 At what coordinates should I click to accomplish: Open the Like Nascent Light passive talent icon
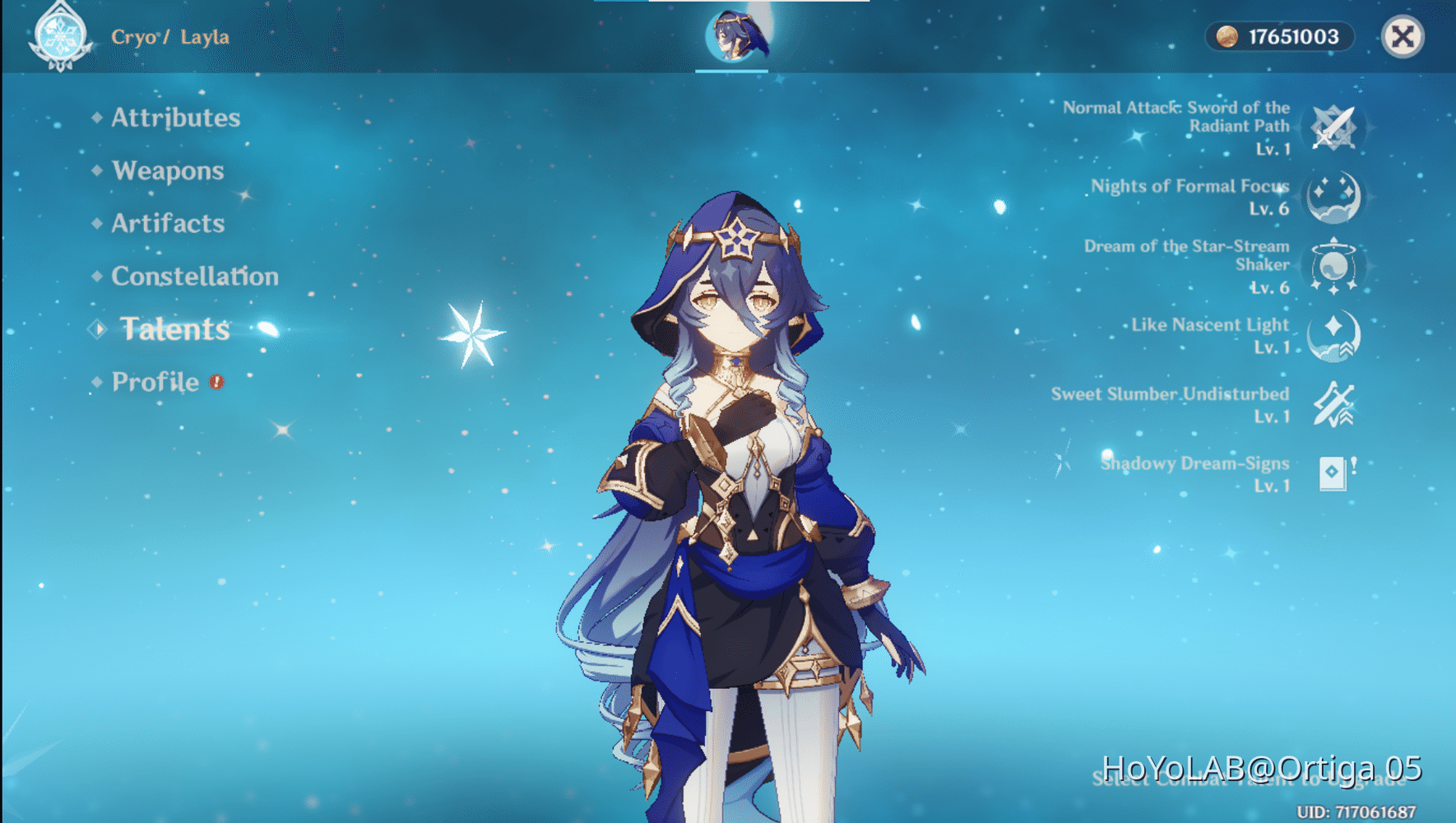point(1333,336)
